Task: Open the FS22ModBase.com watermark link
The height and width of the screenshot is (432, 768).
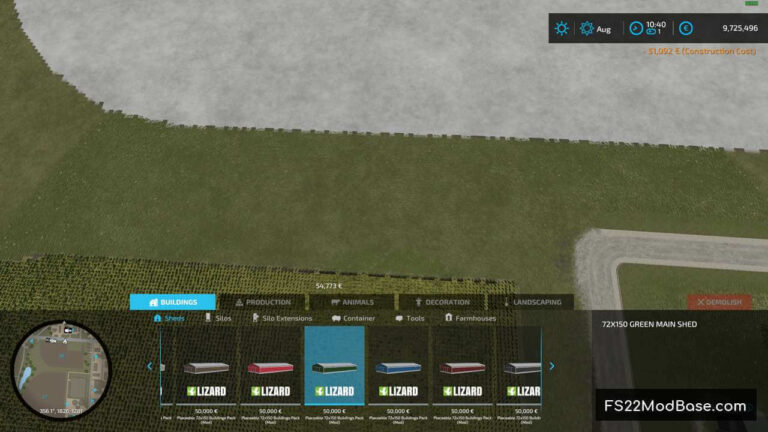Action: 674,406
